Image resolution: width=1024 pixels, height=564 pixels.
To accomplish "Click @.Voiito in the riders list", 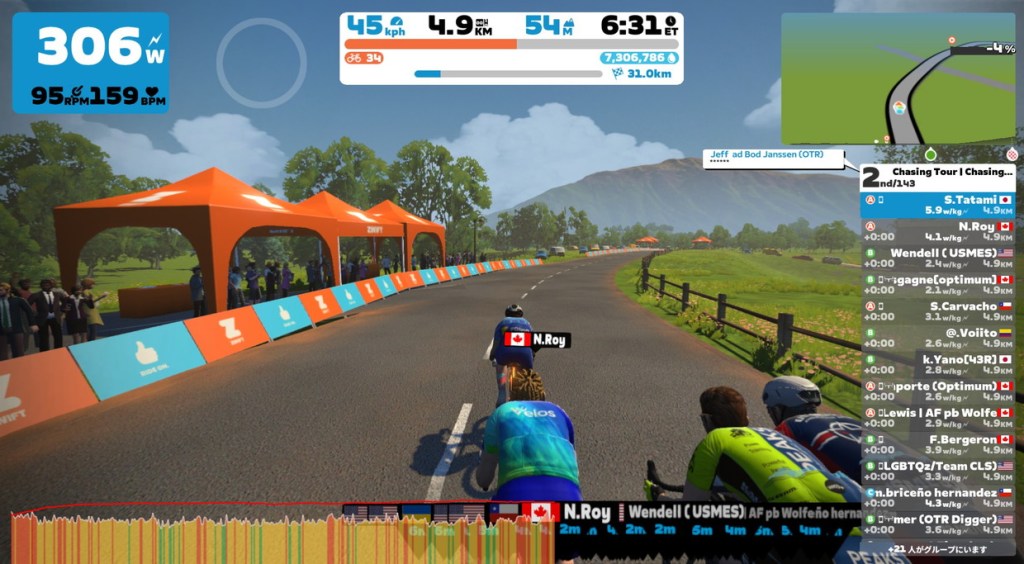I will [x=937, y=338].
